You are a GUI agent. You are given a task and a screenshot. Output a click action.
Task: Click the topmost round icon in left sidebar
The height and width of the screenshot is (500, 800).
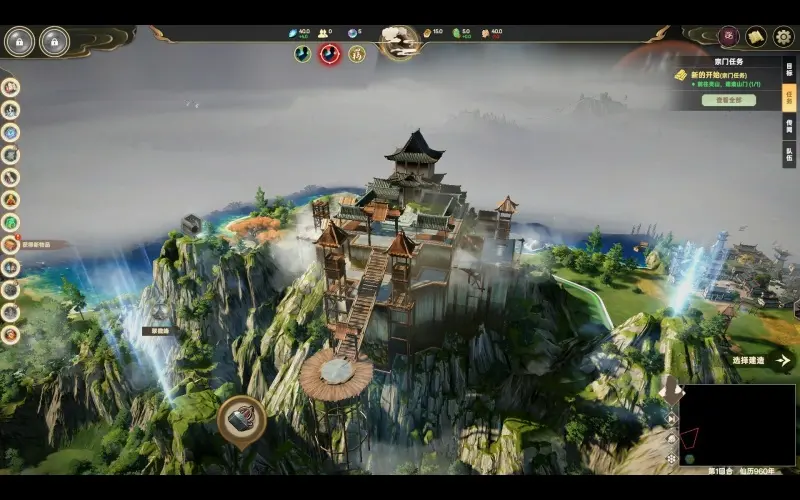(x=11, y=86)
